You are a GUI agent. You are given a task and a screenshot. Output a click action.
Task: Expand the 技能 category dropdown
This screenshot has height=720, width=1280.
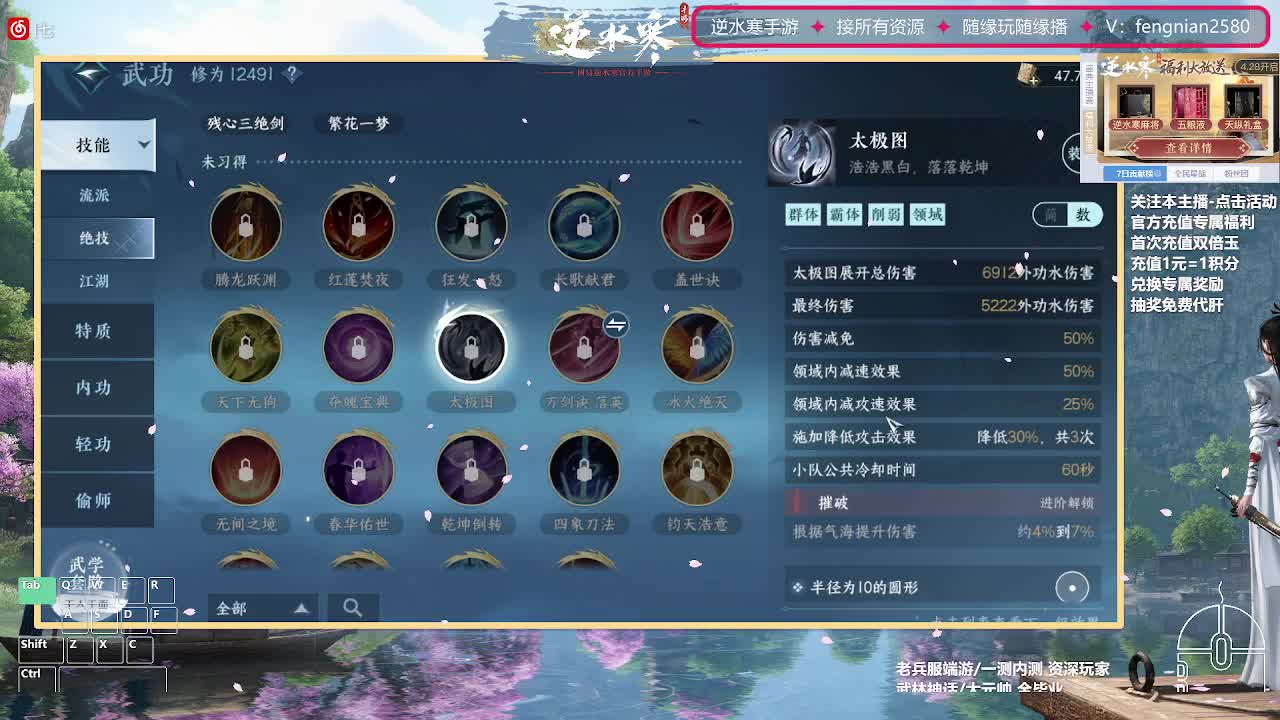point(97,145)
